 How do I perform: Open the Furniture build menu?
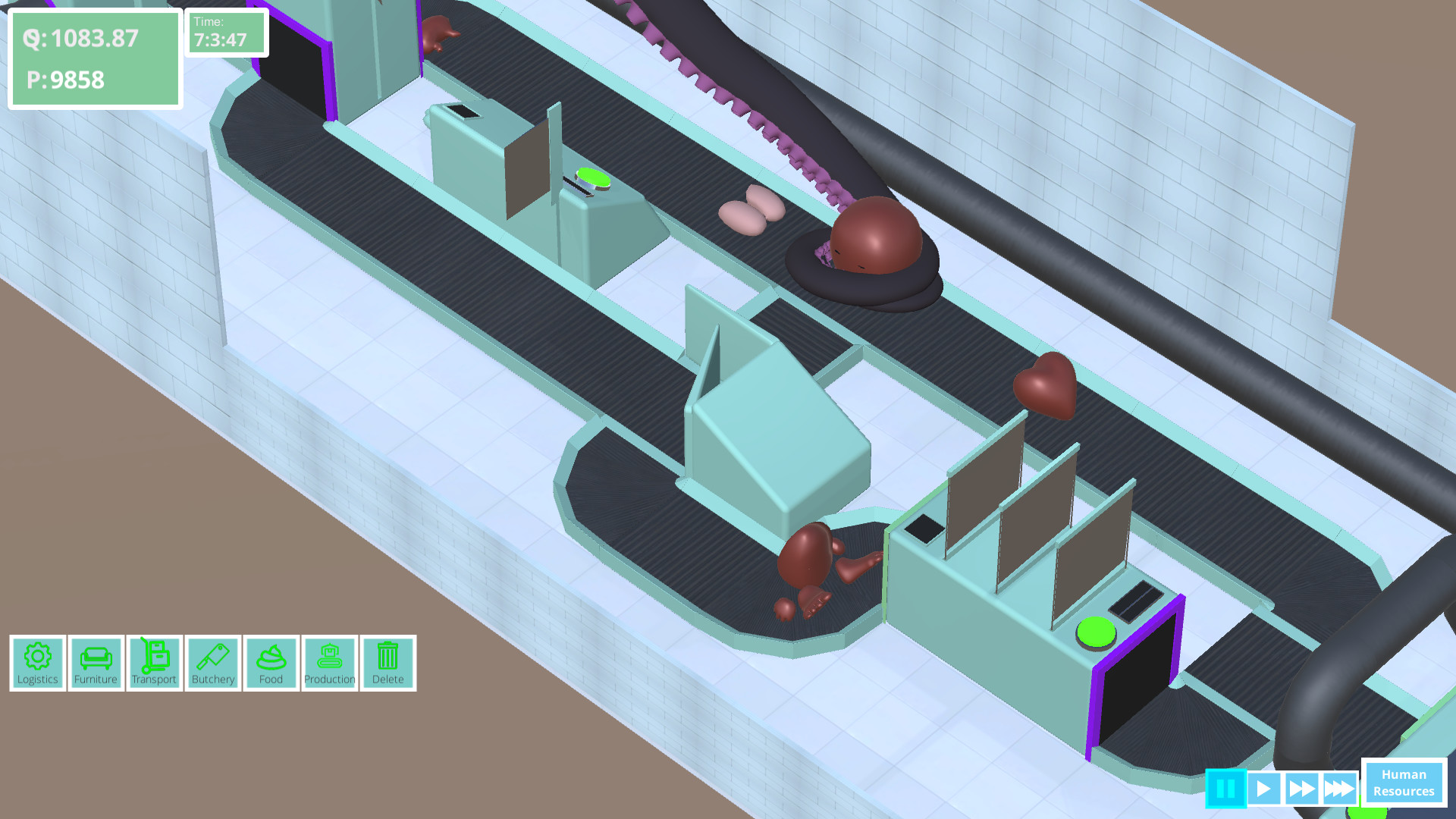click(96, 663)
